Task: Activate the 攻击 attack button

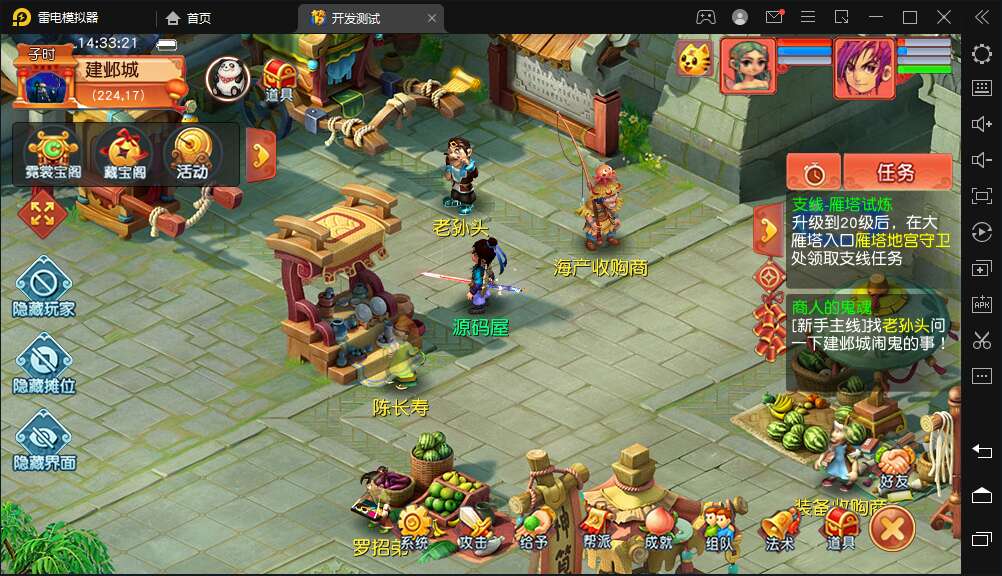Action: 473,527
